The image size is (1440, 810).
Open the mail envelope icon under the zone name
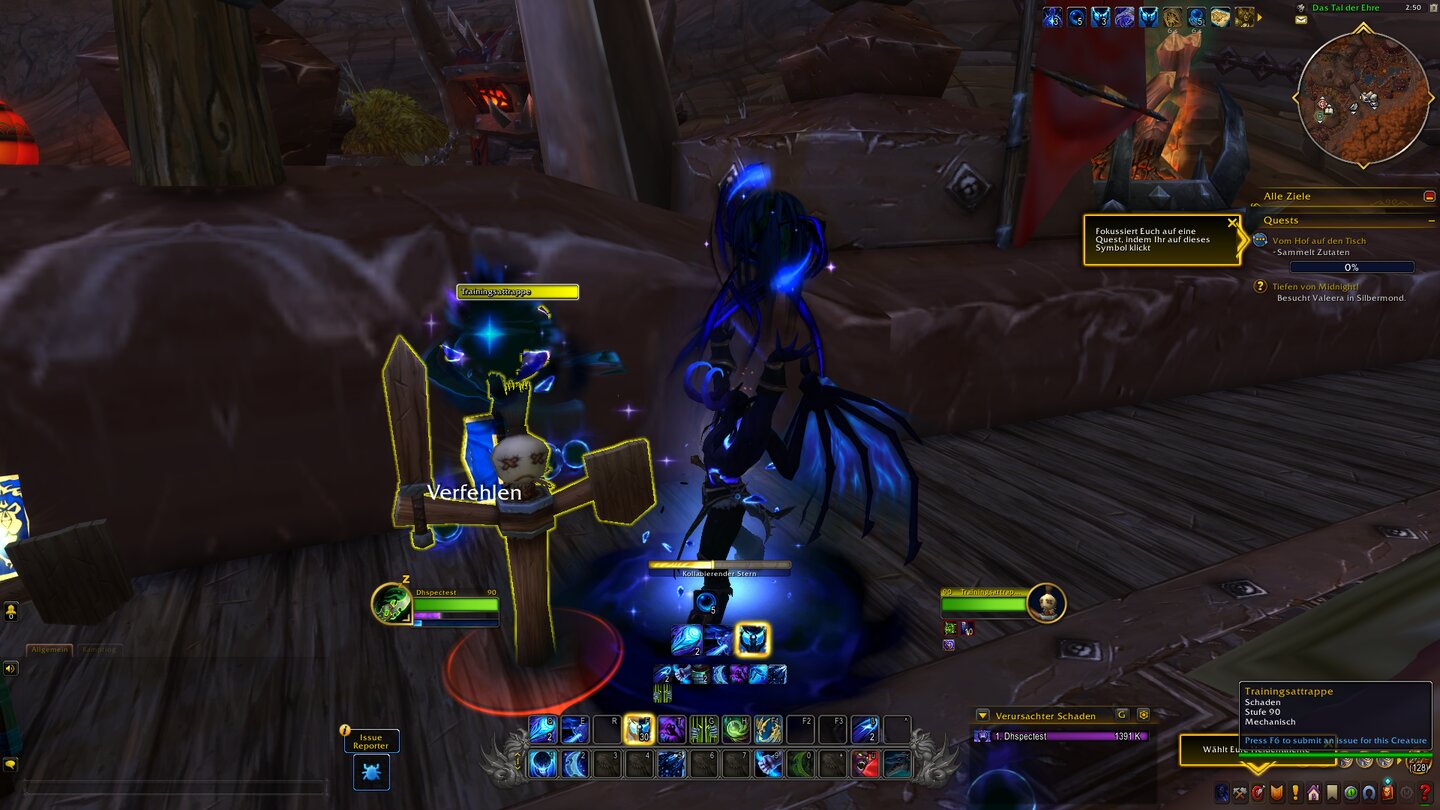1299,18
